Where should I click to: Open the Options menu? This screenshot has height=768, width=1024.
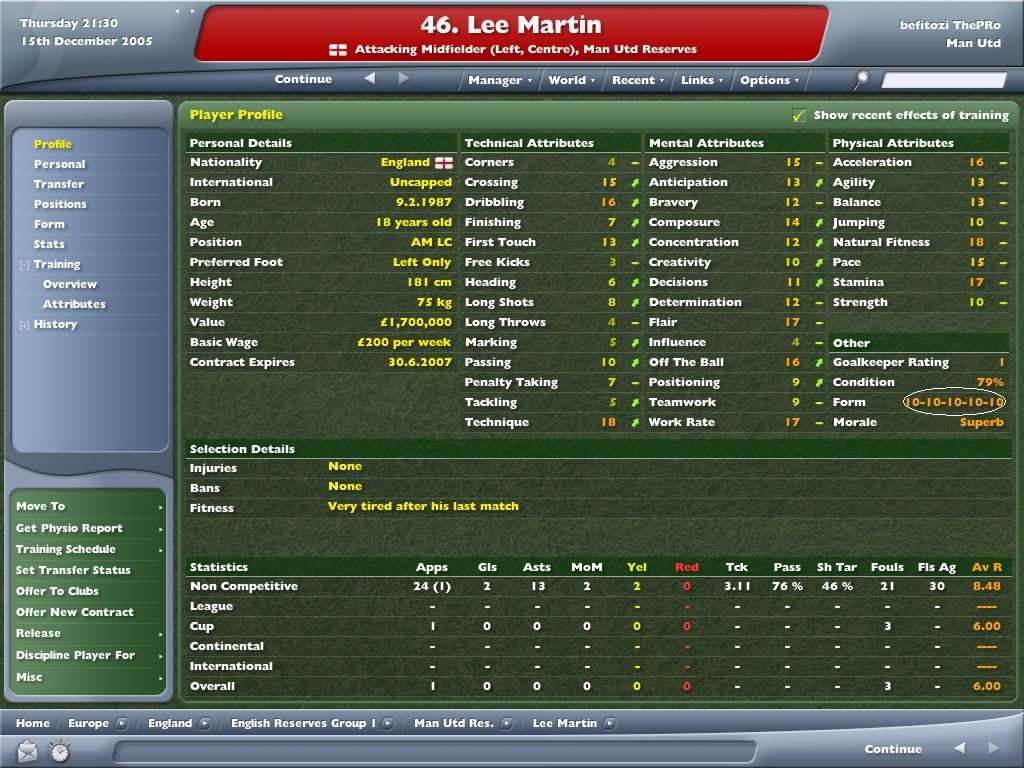[769, 80]
